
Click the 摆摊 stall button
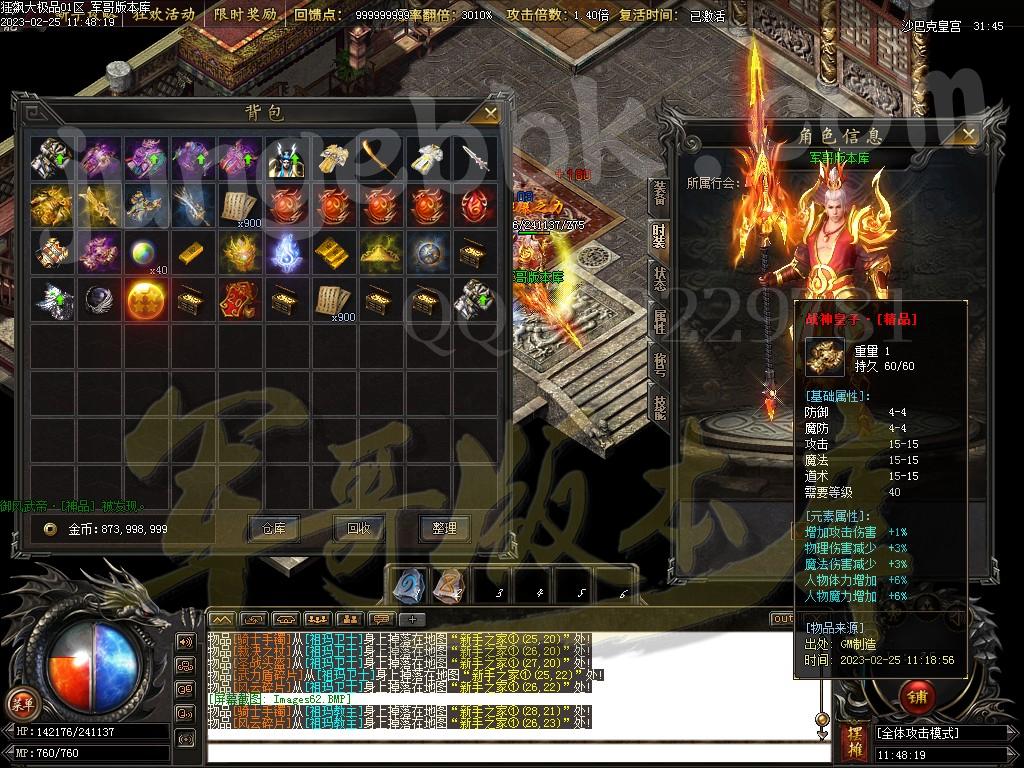[855, 741]
